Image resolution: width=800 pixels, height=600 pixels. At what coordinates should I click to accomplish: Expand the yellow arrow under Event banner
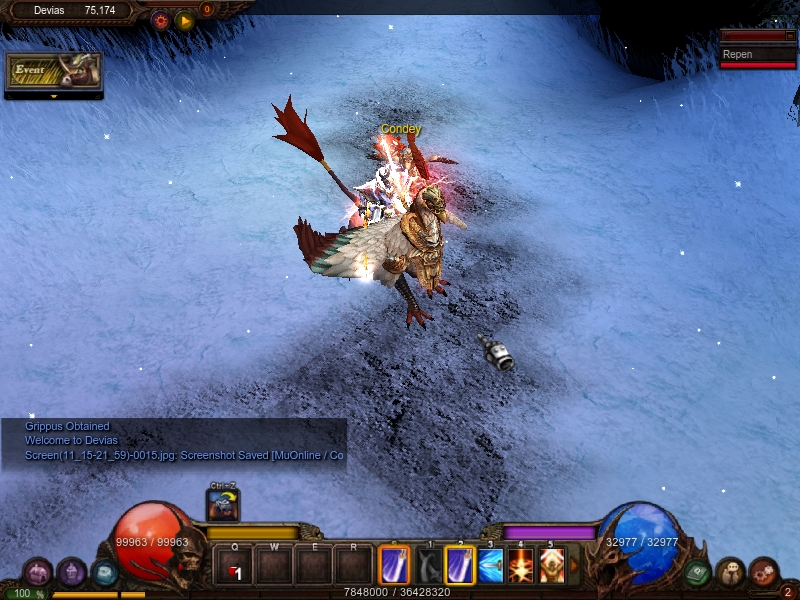[54, 97]
